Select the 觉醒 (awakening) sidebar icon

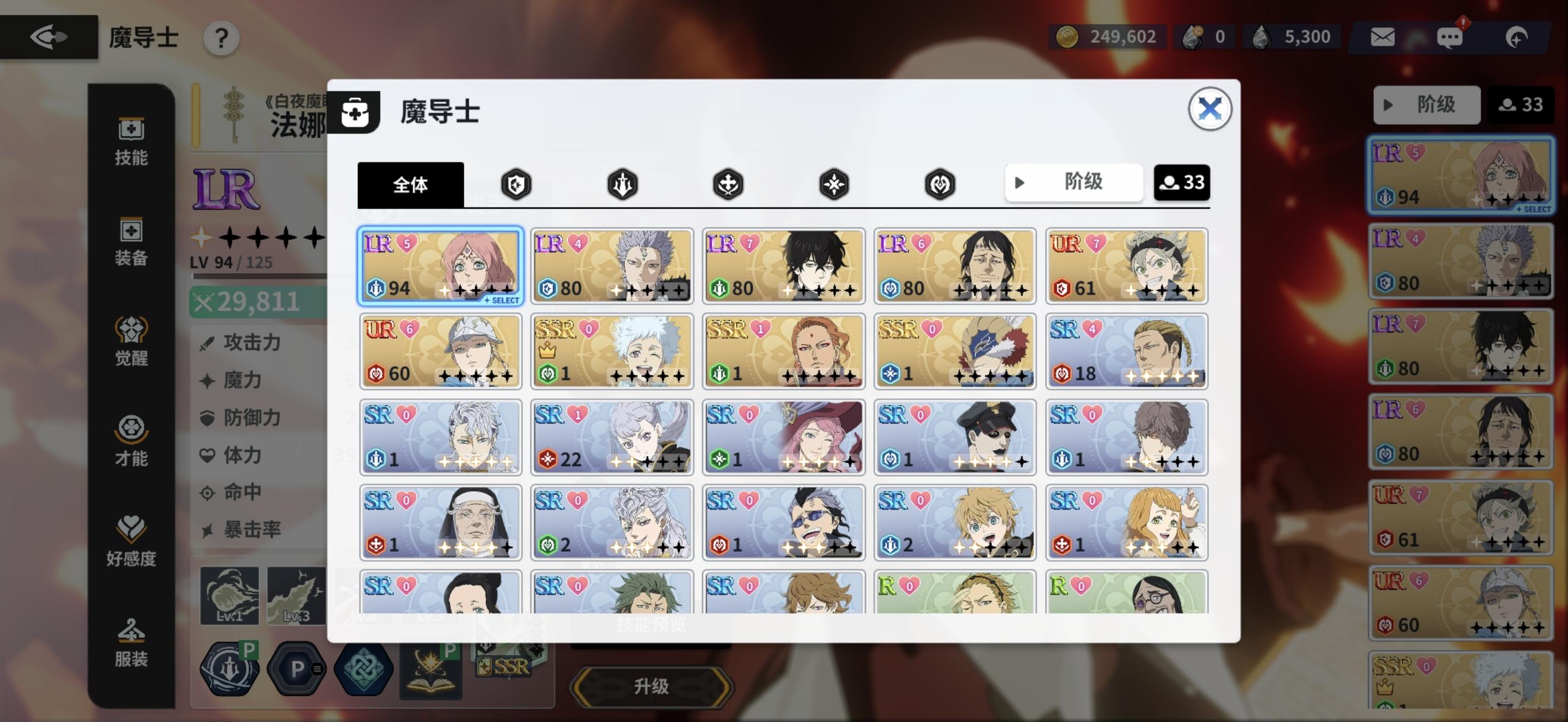[131, 341]
